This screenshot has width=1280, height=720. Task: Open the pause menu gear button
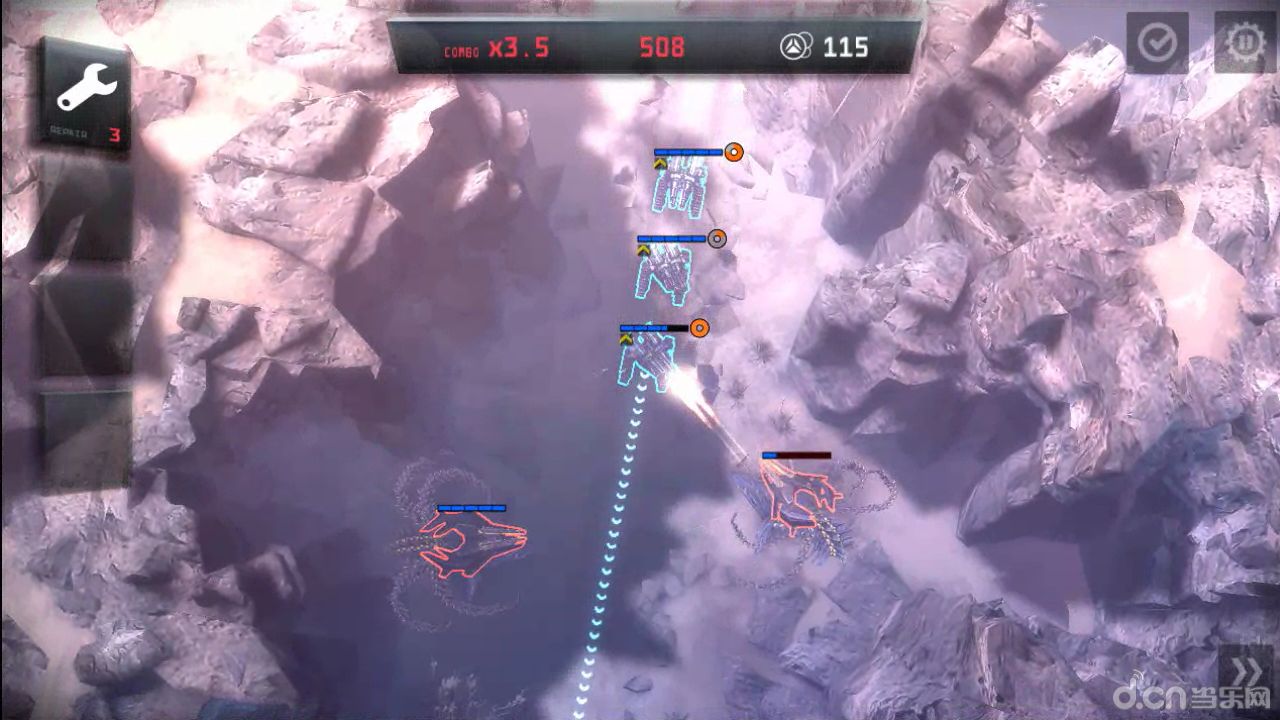tap(1245, 43)
